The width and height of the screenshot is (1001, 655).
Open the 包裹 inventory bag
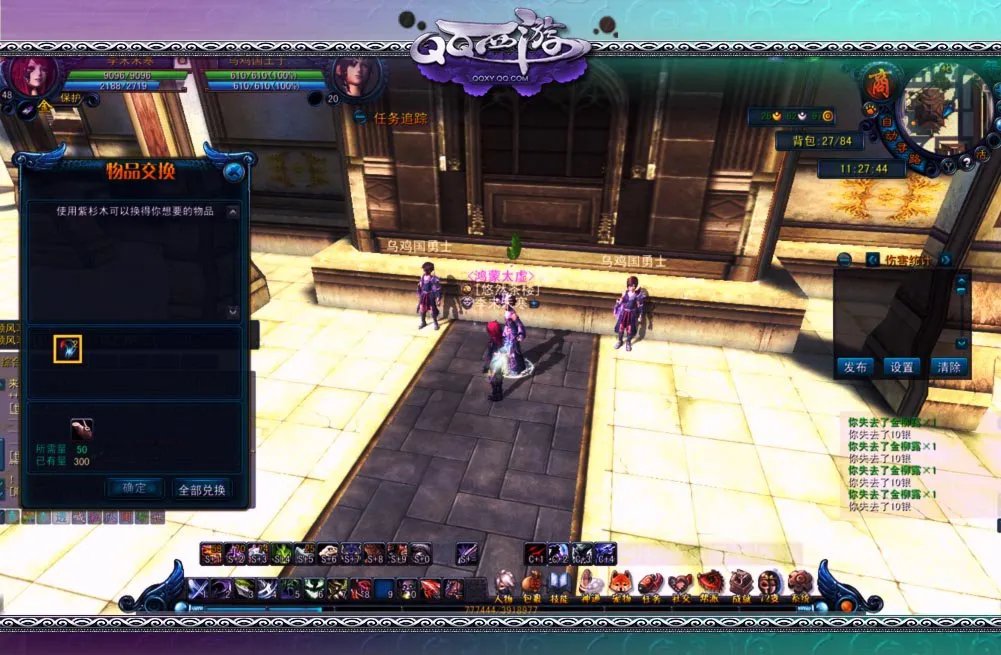[x=533, y=585]
